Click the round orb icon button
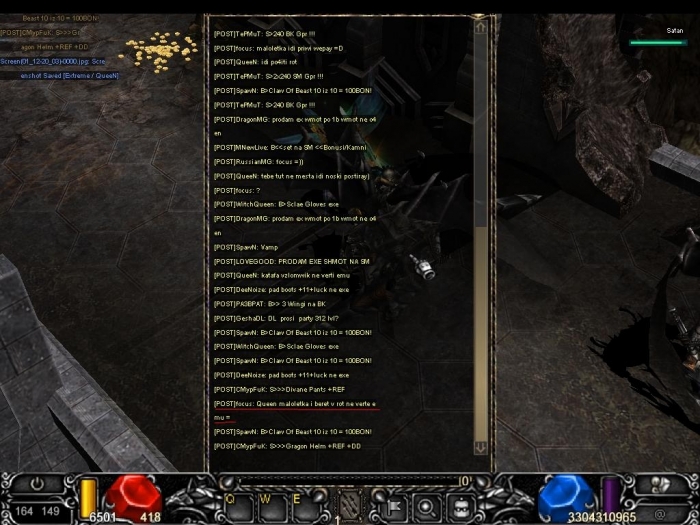Image resolution: width=700 pixels, height=525 pixels. point(425,503)
